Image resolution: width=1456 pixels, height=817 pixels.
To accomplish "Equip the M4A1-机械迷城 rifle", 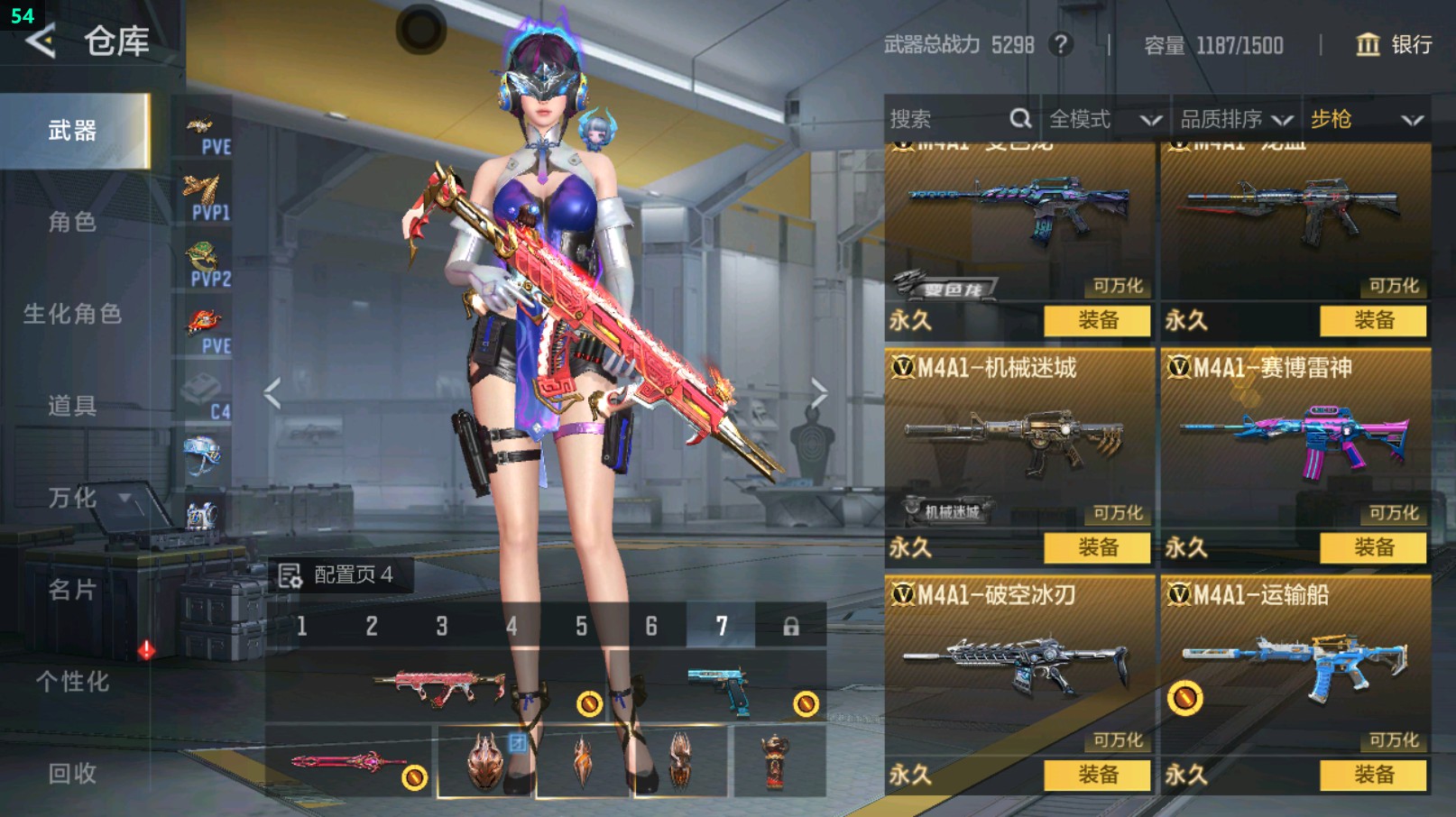I will [1097, 547].
